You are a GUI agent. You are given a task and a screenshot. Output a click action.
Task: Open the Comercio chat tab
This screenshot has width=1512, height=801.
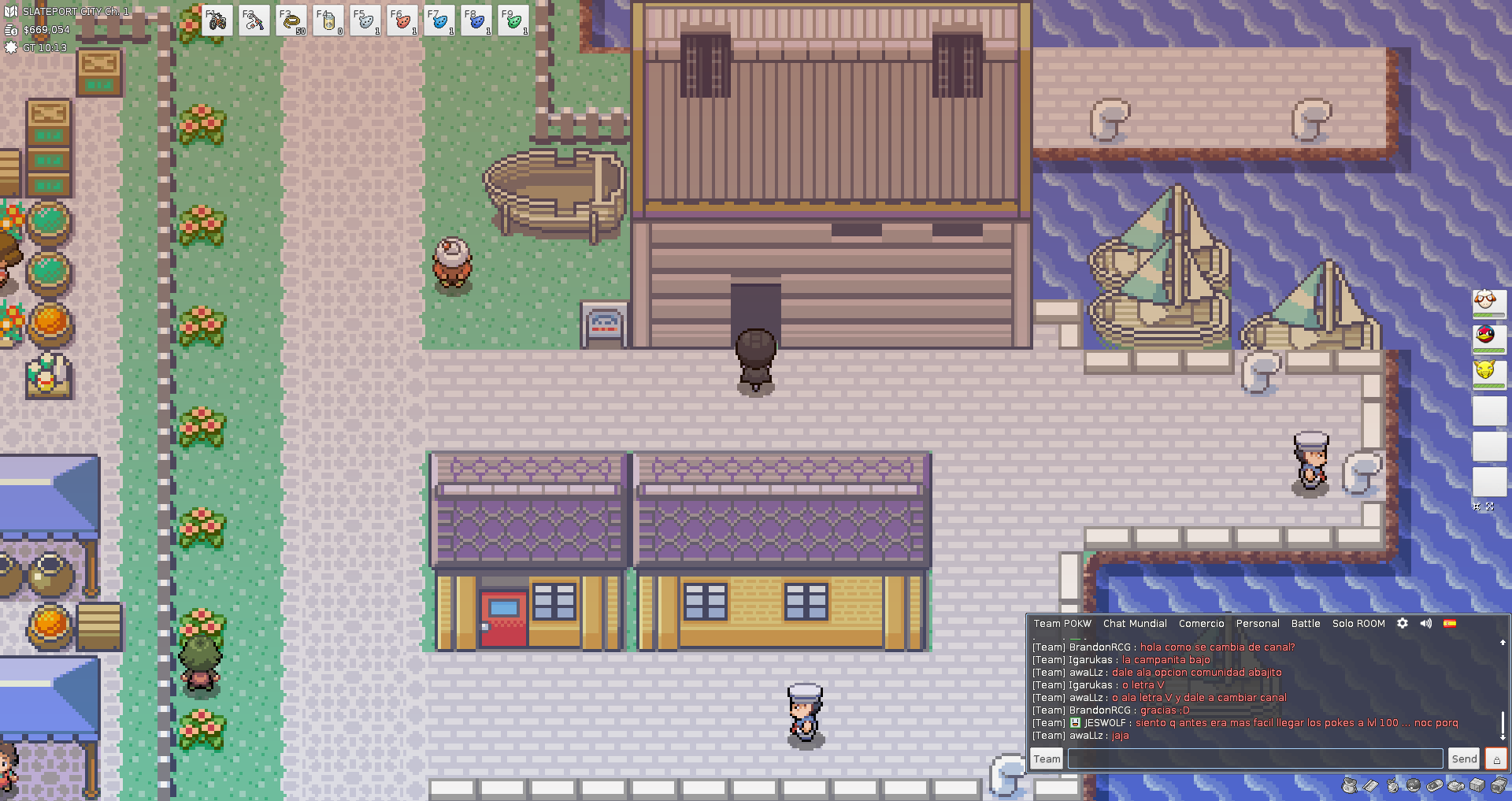pos(1201,623)
